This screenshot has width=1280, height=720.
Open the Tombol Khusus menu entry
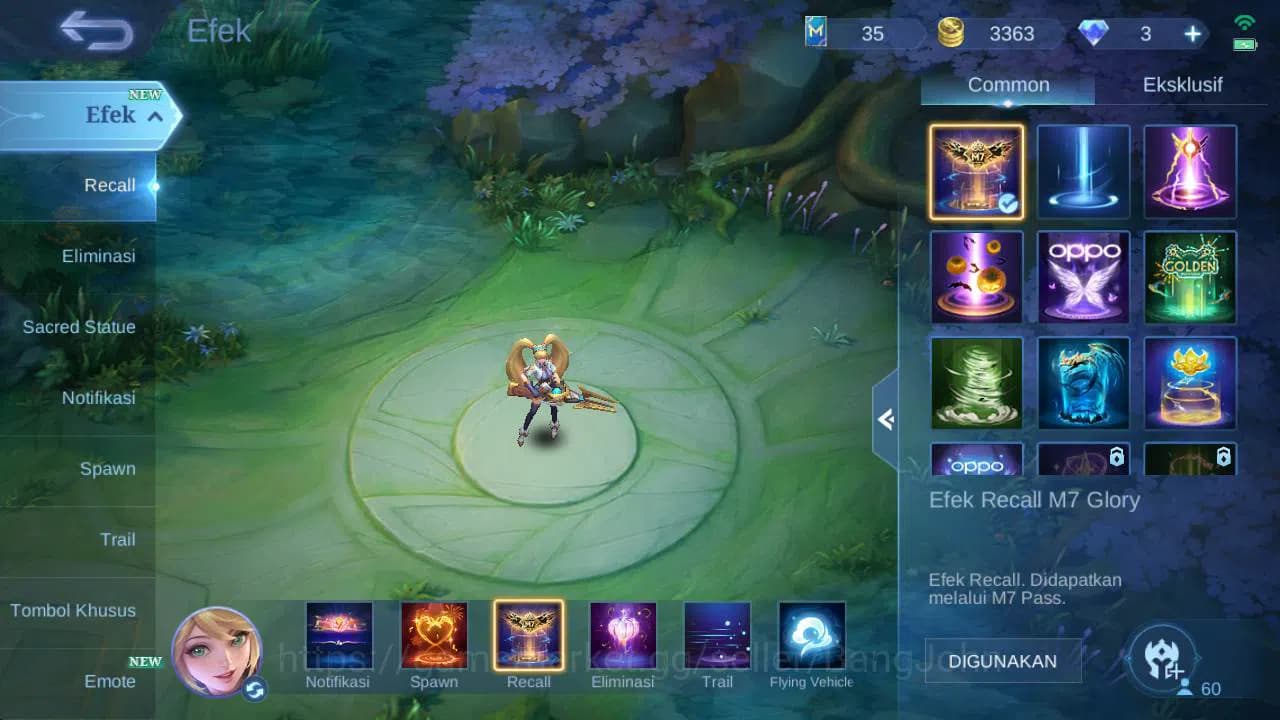tap(74, 610)
